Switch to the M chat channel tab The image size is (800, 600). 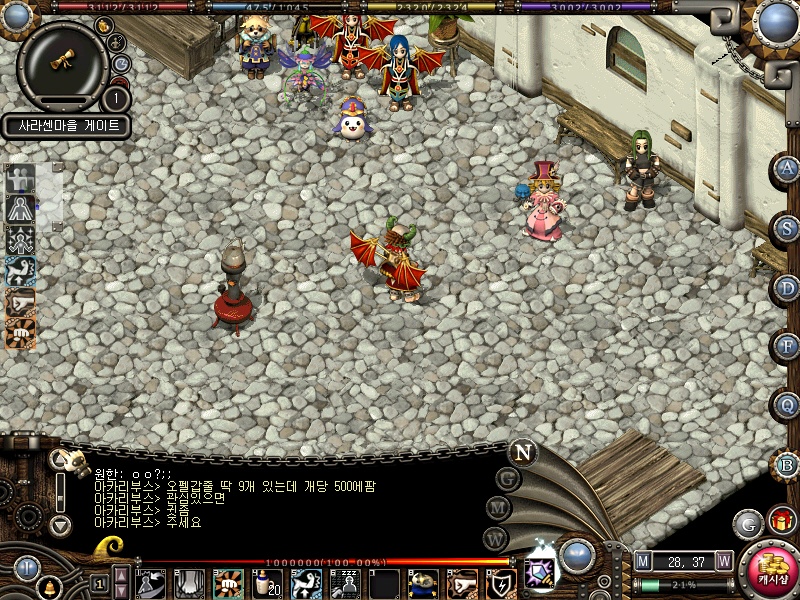click(x=499, y=508)
